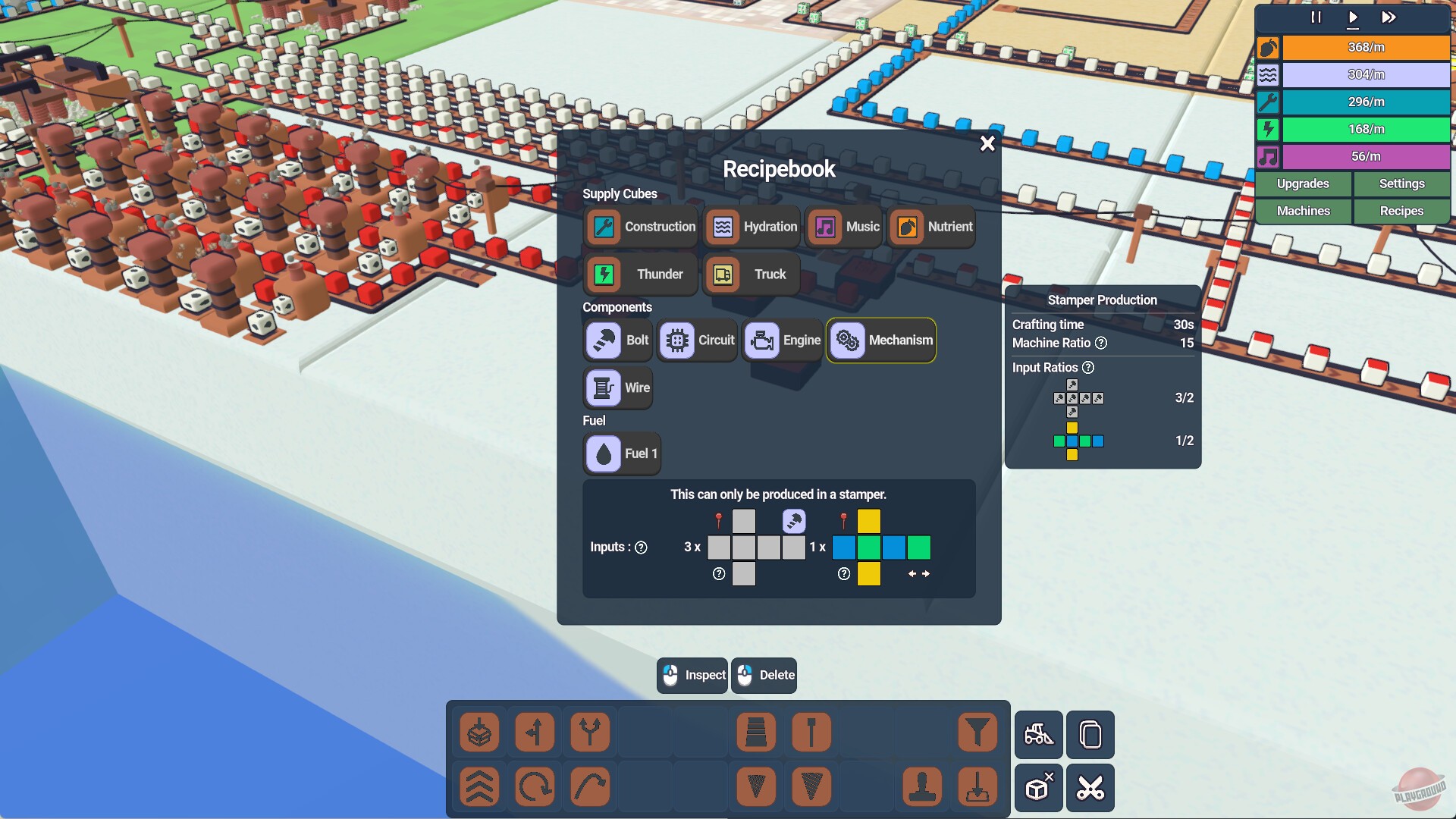This screenshot has height=819, width=1456.
Task: Select the bulldozer tool
Action: click(x=1038, y=735)
